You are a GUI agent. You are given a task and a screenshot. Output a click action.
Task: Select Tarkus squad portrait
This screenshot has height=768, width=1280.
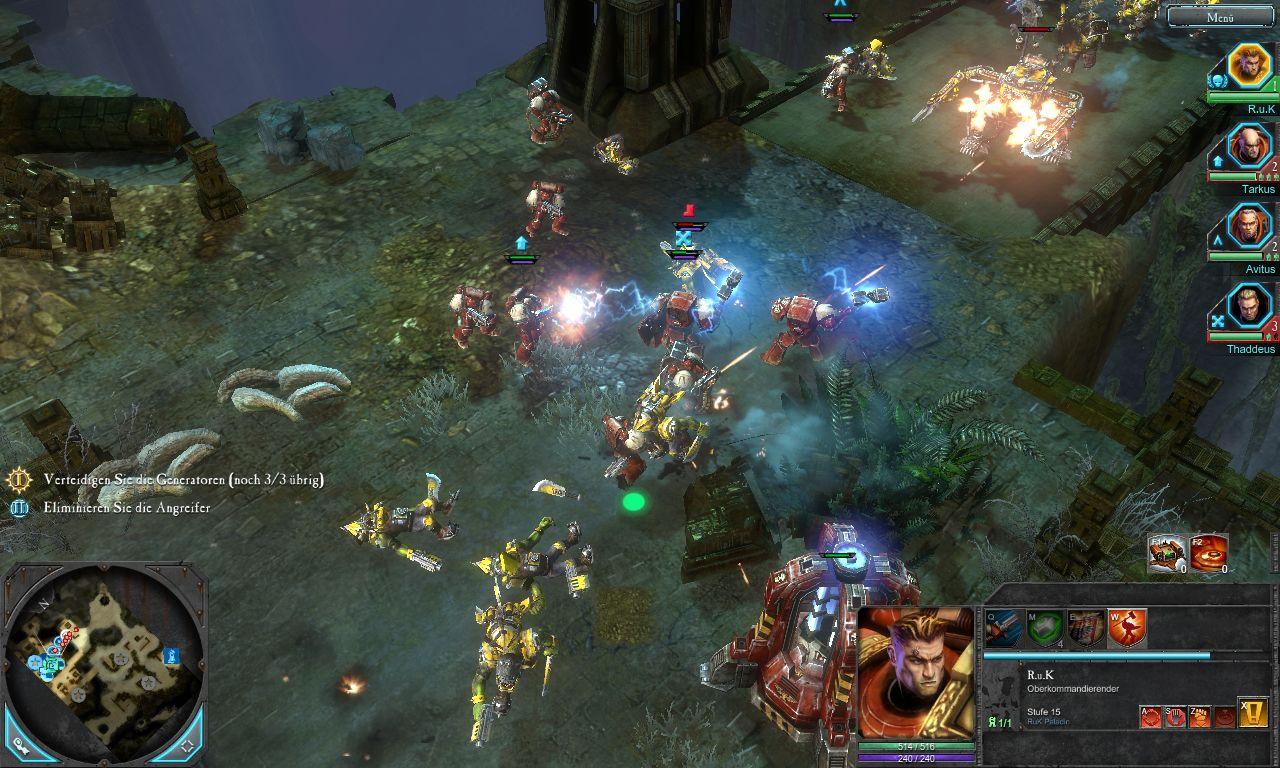pos(1248,147)
